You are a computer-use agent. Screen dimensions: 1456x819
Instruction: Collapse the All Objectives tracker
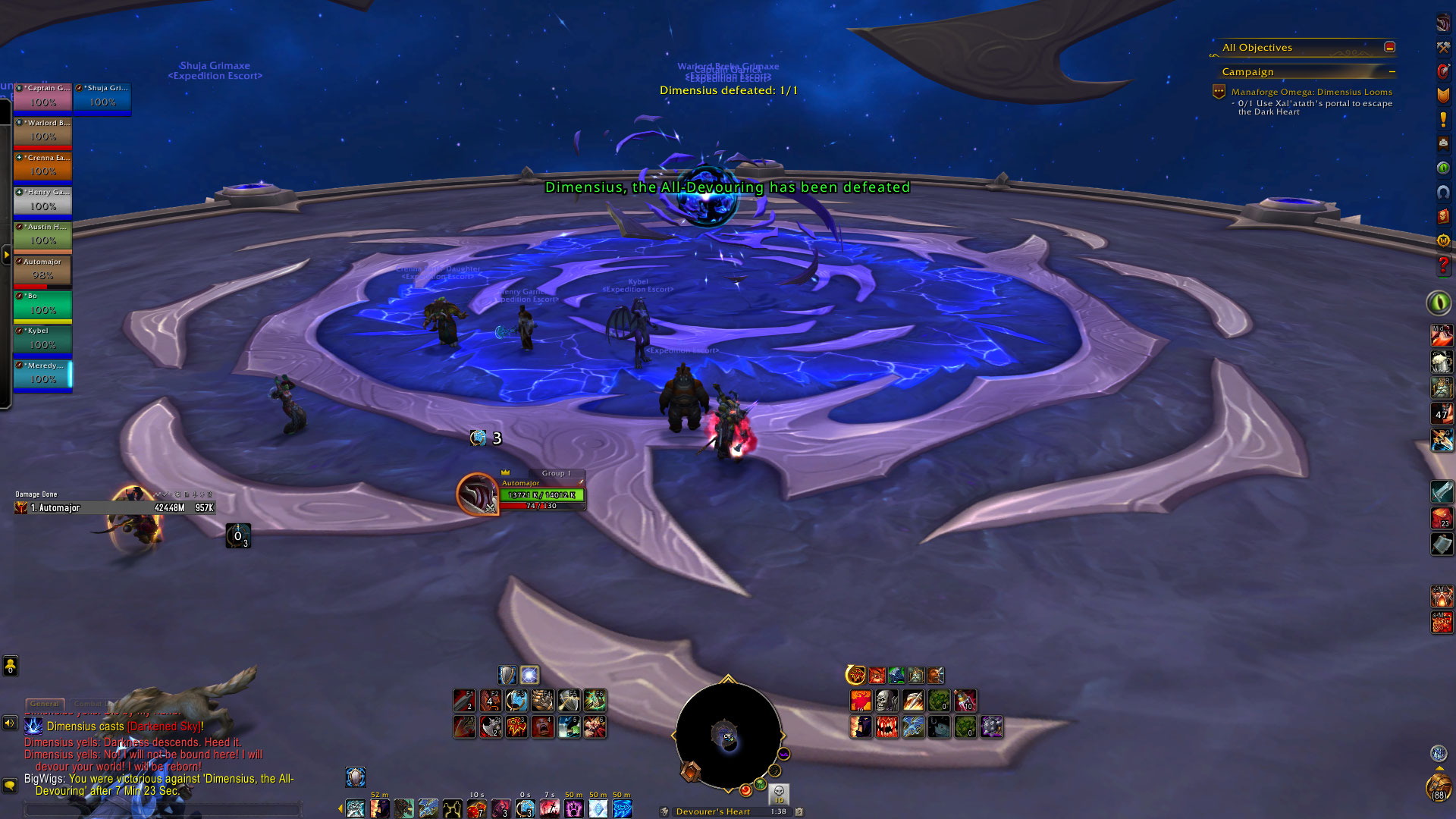pyautogui.click(x=1389, y=47)
